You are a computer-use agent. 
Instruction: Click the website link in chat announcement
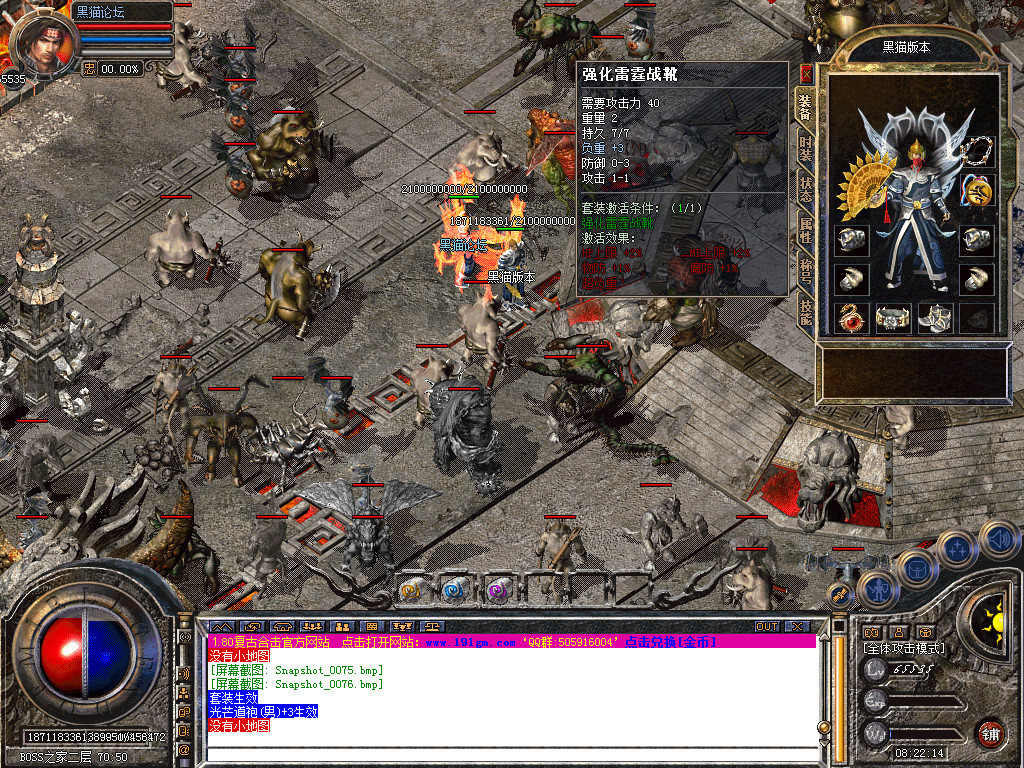point(471,641)
